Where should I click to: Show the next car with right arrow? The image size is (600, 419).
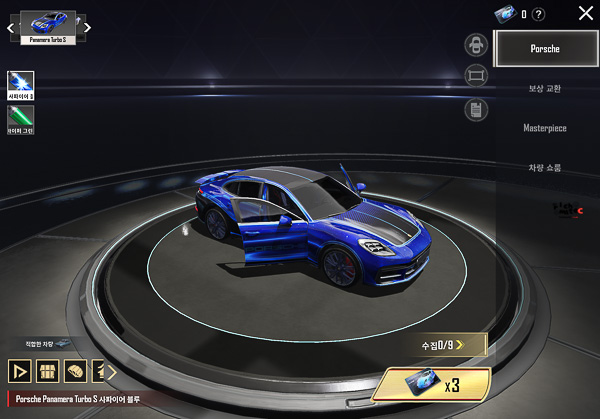(88, 28)
